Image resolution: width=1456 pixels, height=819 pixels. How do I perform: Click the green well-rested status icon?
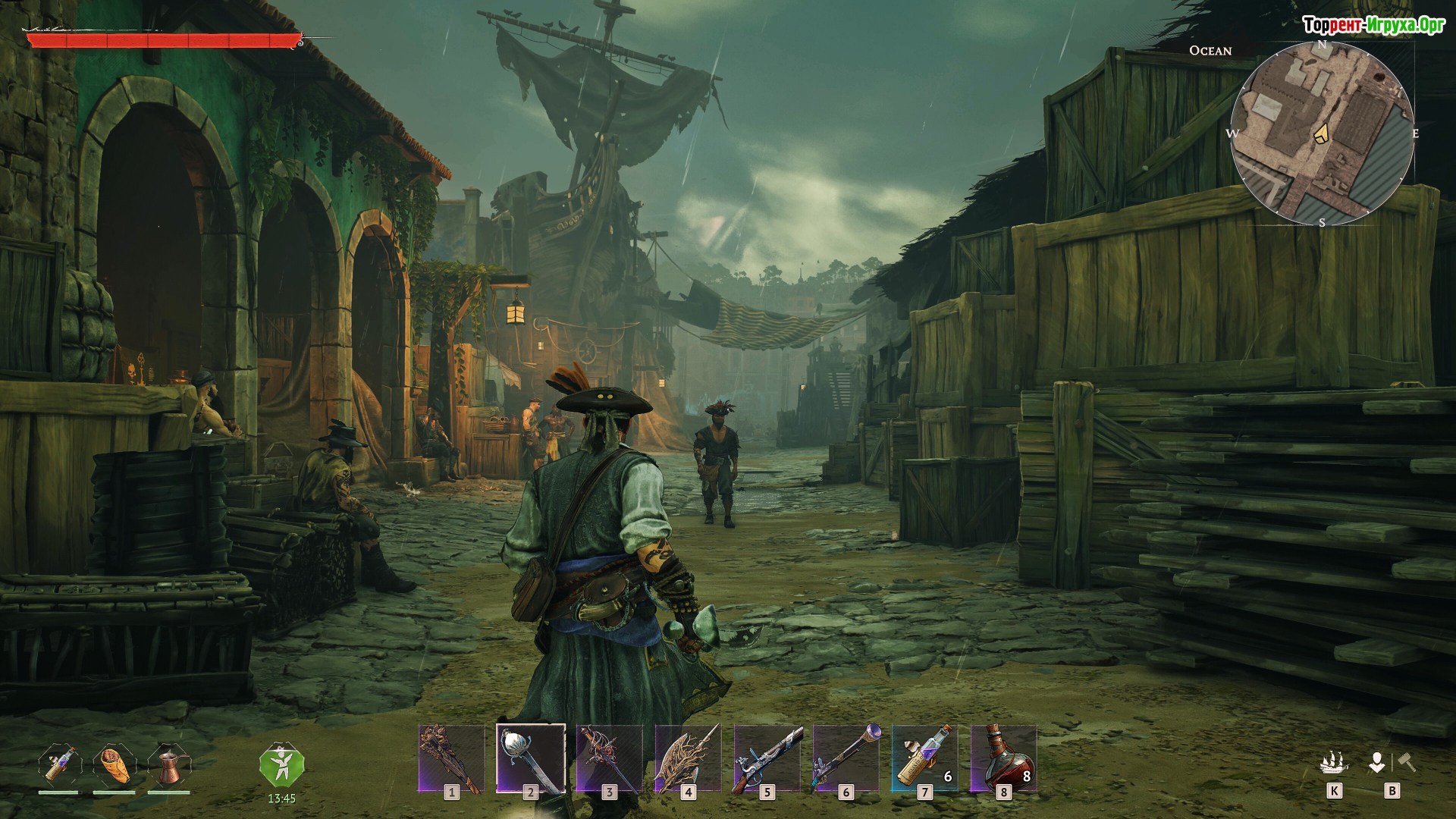281,766
